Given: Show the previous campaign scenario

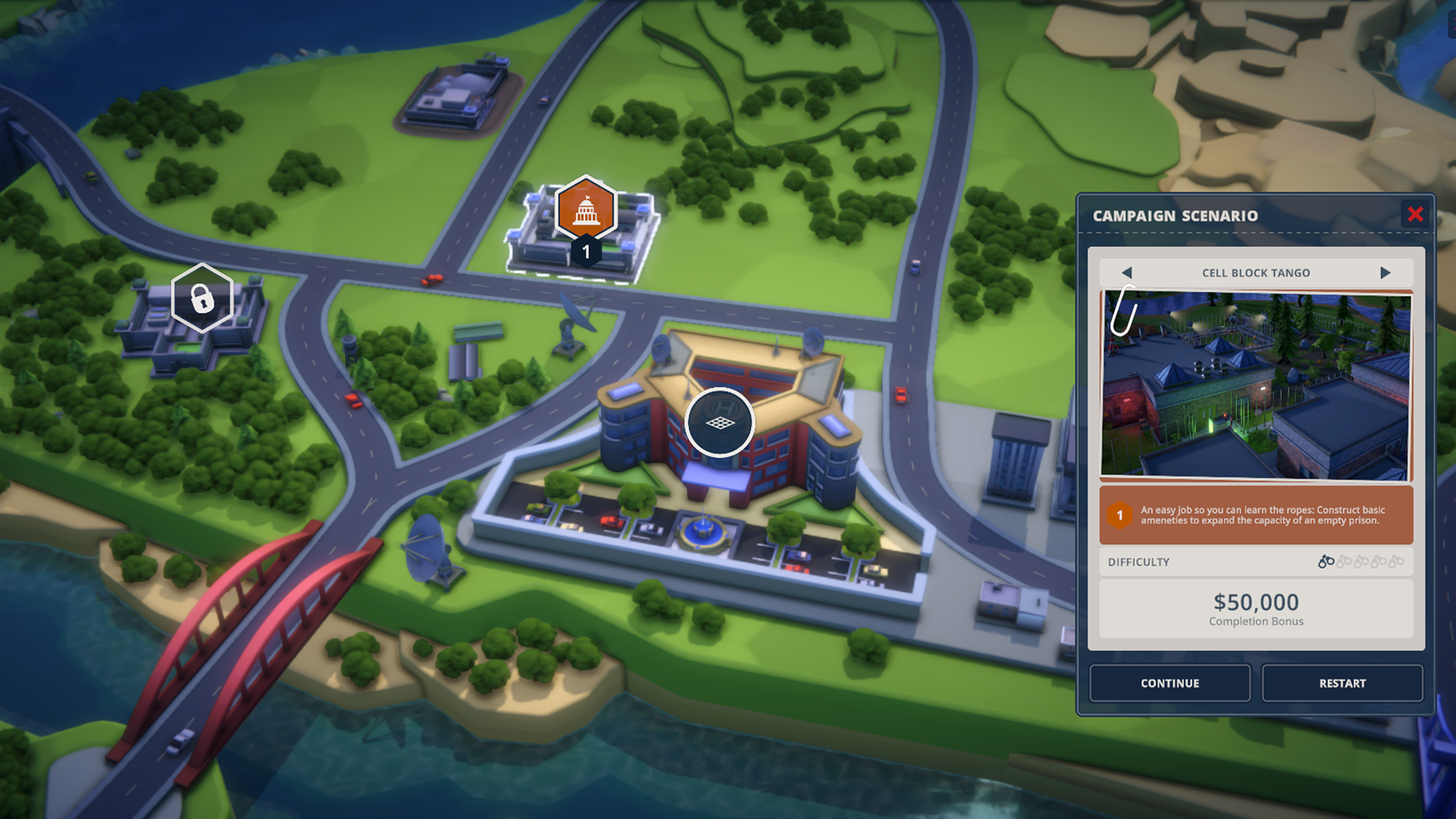Looking at the screenshot, I should (x=1127, y=273).
